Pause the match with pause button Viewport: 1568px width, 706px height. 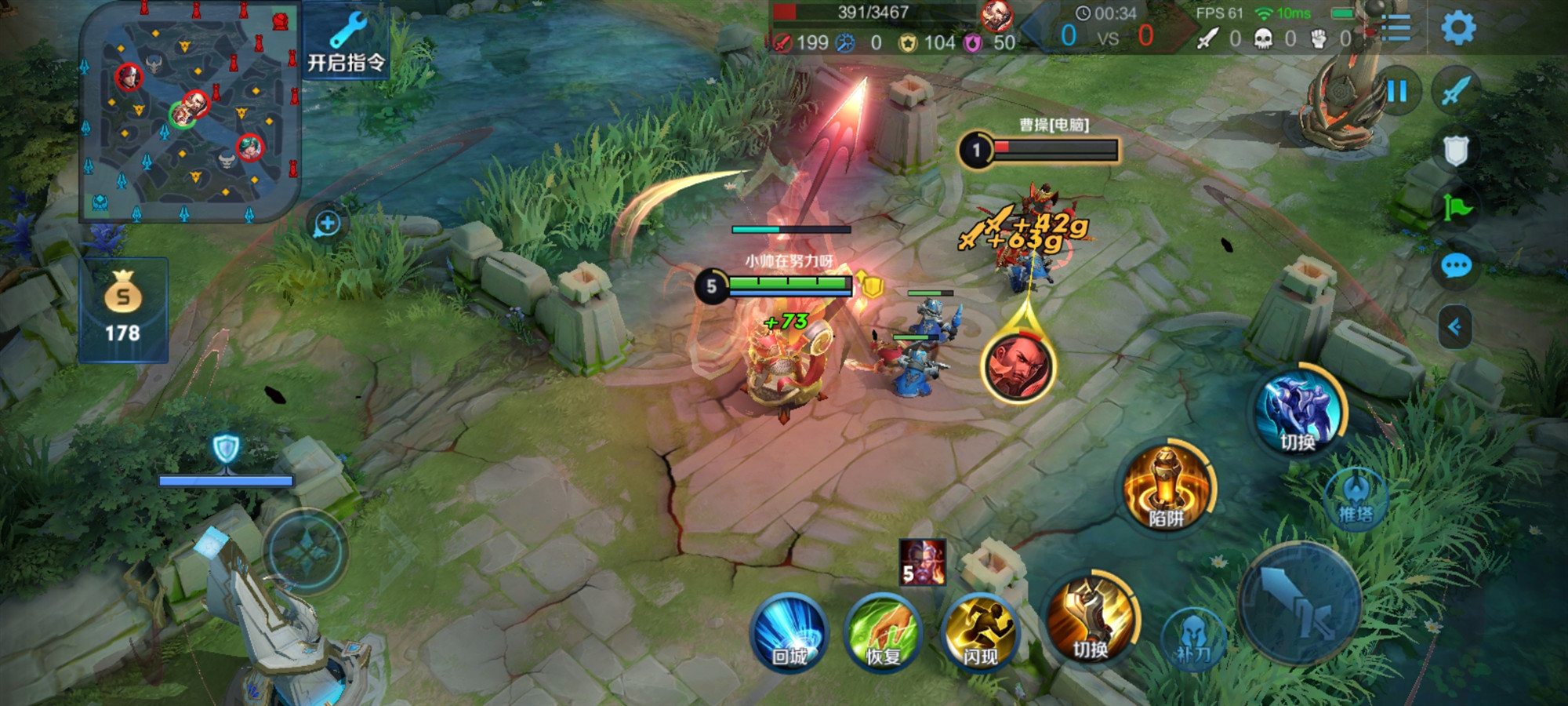pyautogui.click(x=1396, y=92)
